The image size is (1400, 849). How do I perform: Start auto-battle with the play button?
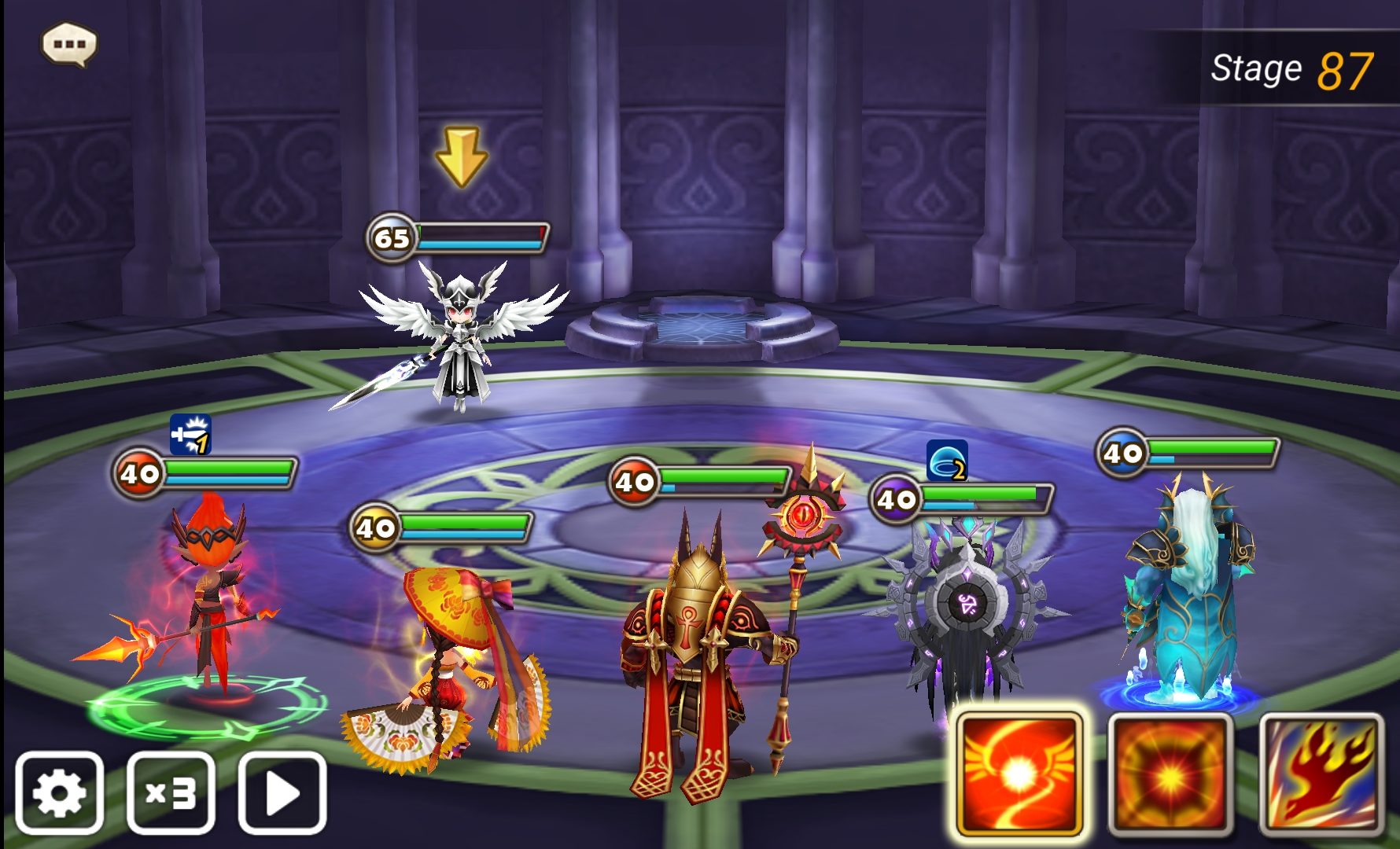[282, 792]
